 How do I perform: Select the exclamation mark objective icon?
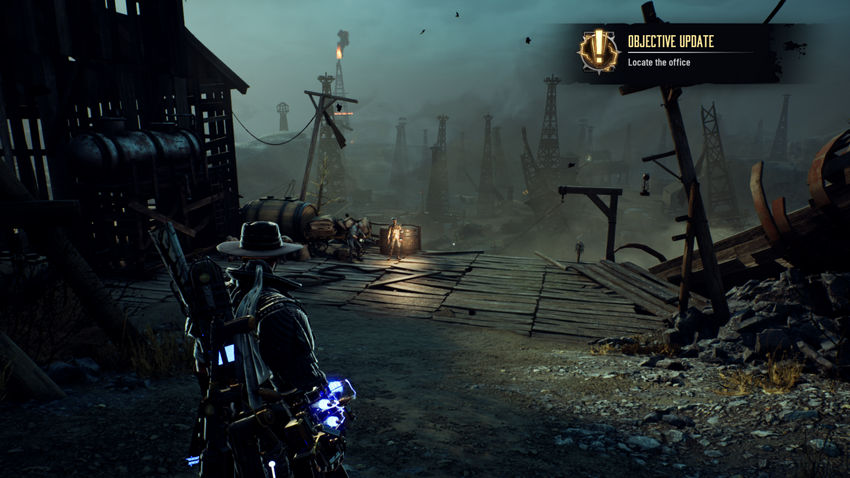click(x=598, y=51)
